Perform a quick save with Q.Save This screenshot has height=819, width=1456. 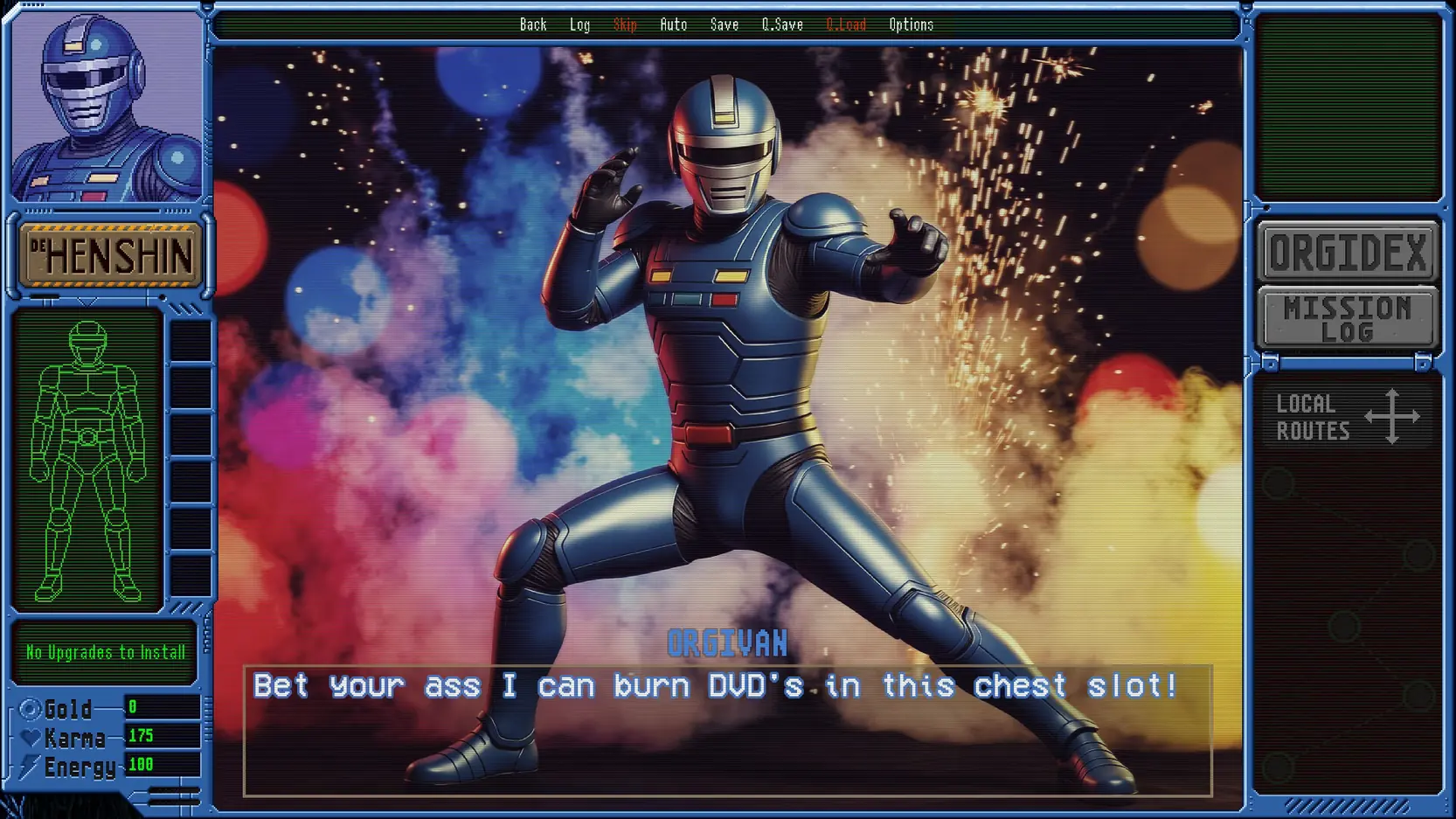781,24
